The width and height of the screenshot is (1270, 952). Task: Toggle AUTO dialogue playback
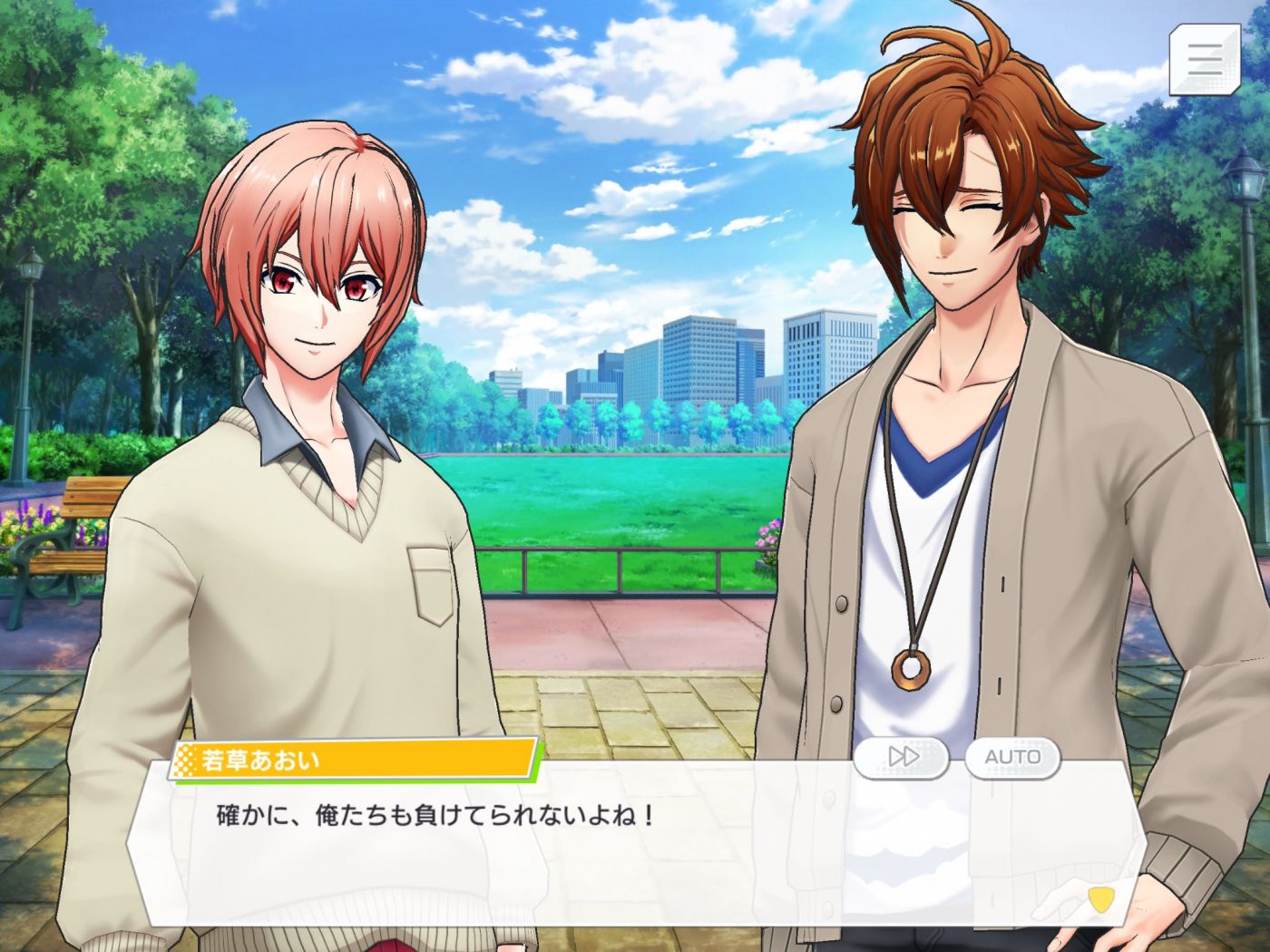(1012, 757)
